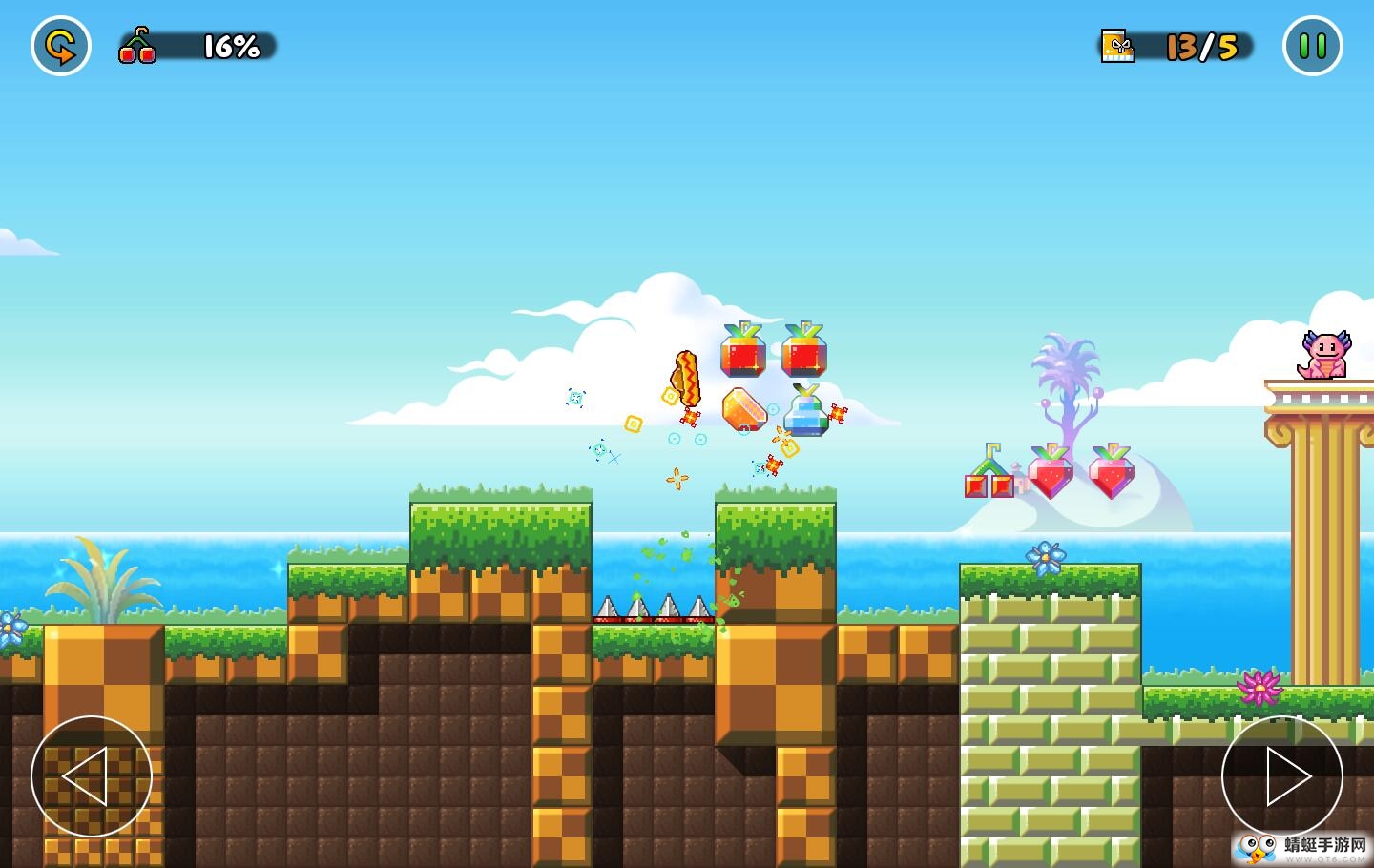Tap the restart level arrow button
The image size is (1374, 868).
click(x=61, y=46)
